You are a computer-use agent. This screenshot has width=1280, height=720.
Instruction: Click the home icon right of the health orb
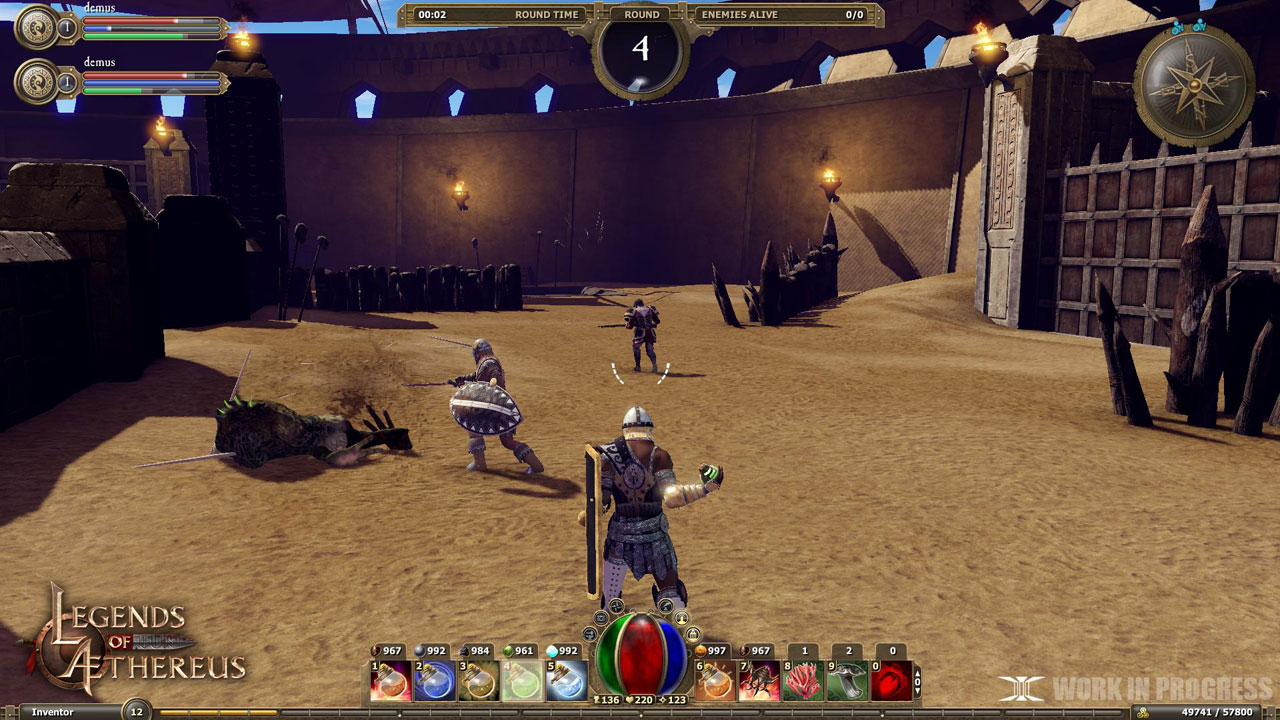[693, 634]
